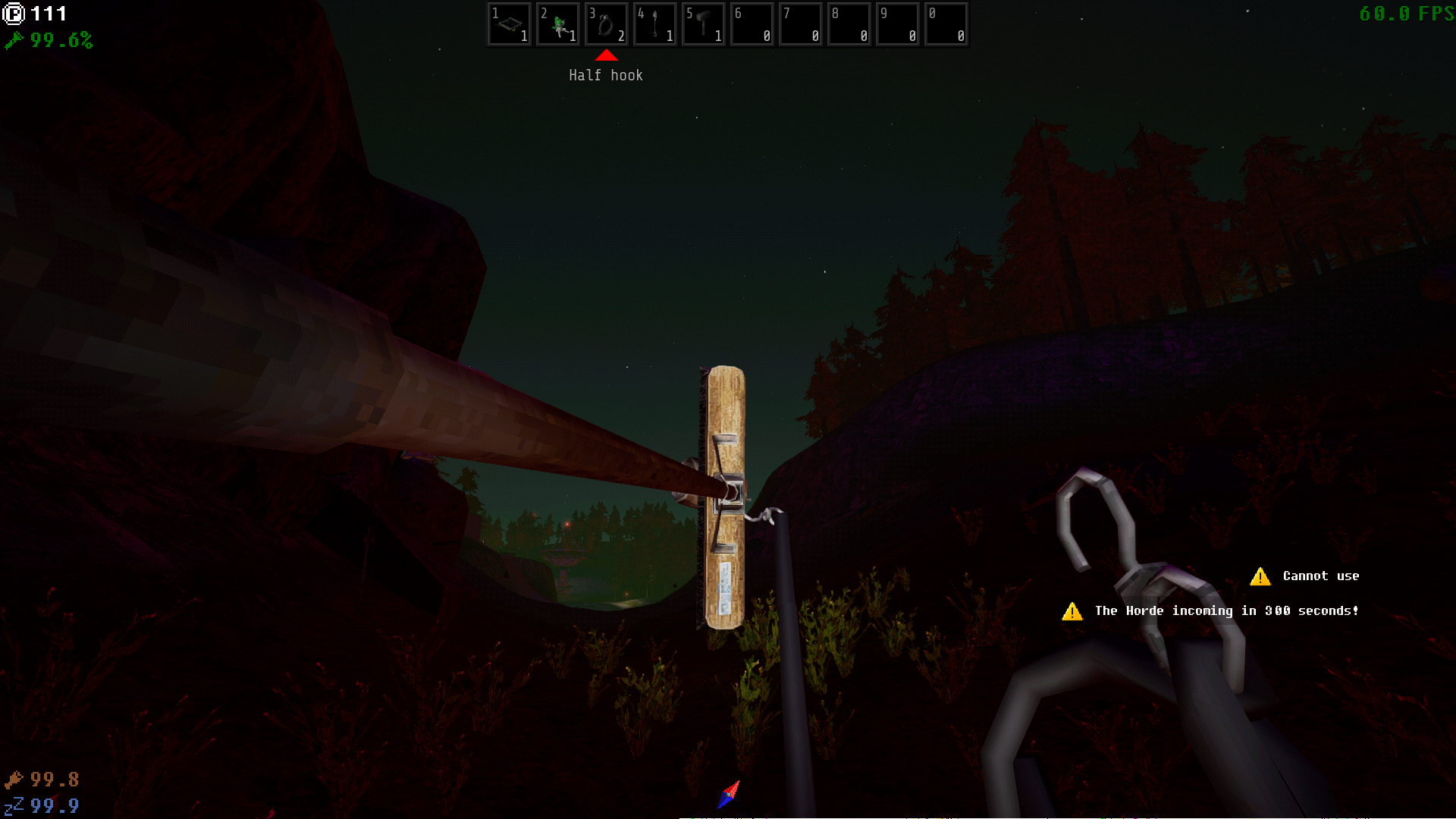
Task: Select empty hotbar slot 6
Action: (752, 24)
